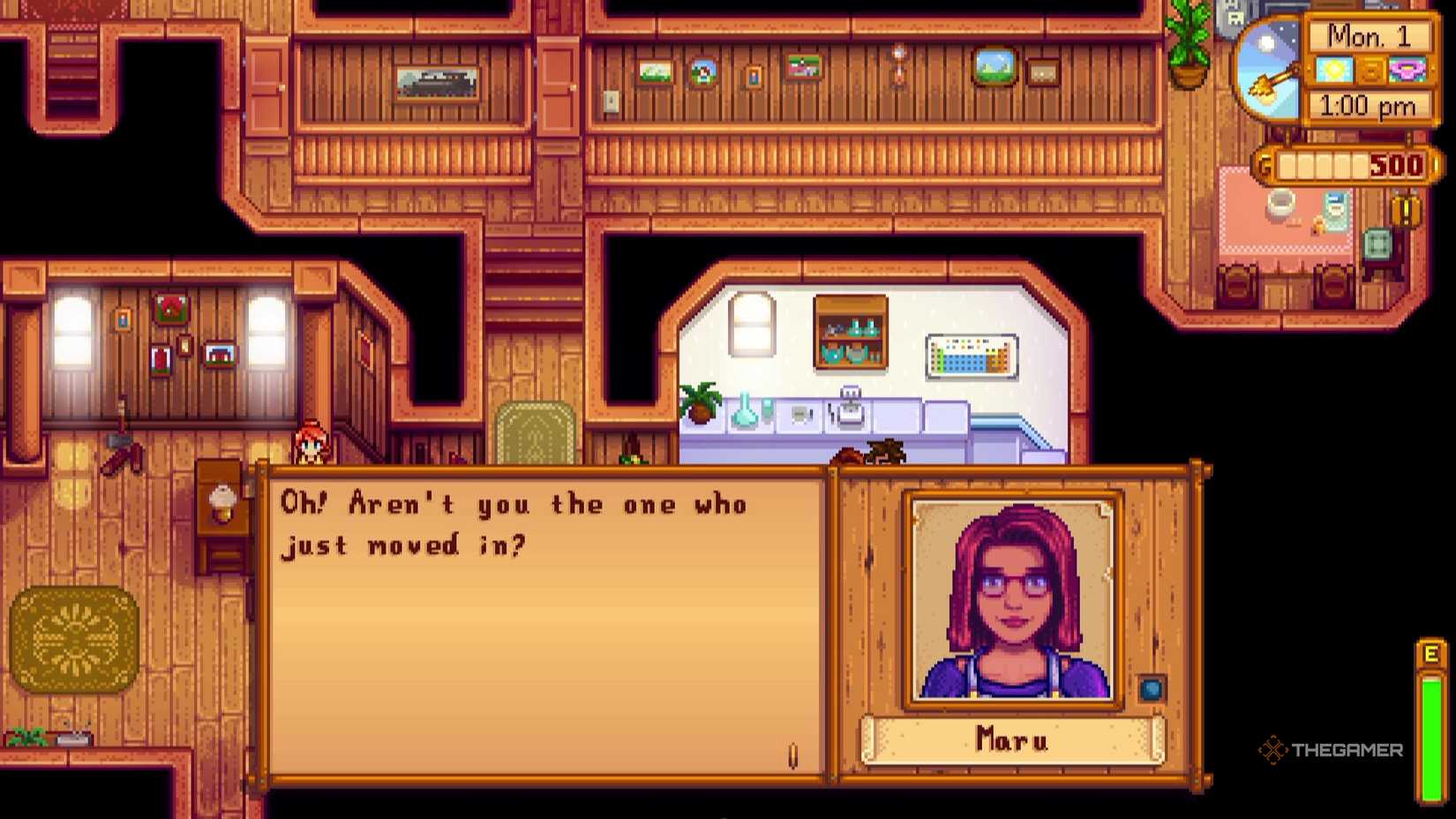Click the potted plant near the kitchen counter

coord(700,402)
